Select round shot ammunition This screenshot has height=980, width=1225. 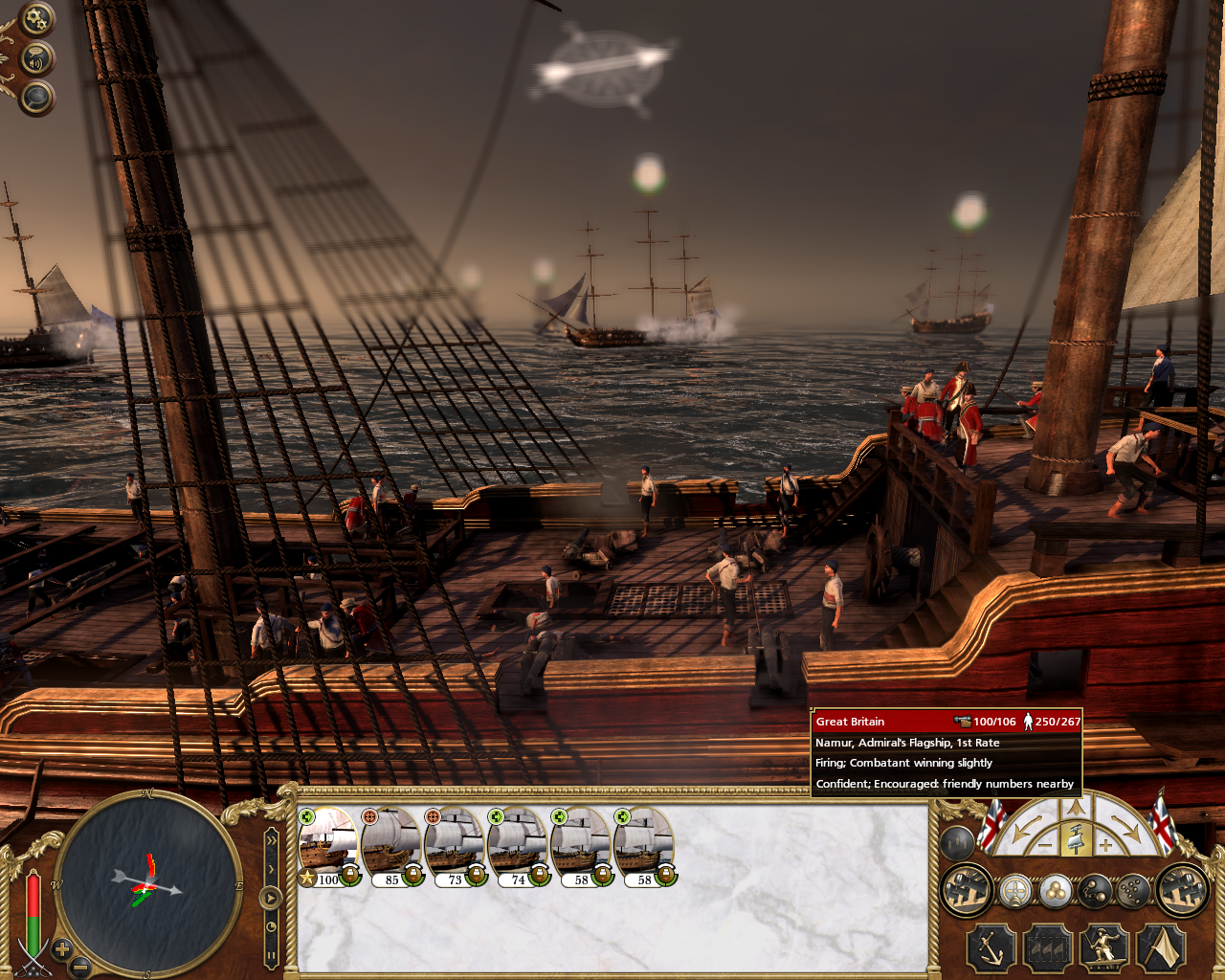[x=1055, y=892]
